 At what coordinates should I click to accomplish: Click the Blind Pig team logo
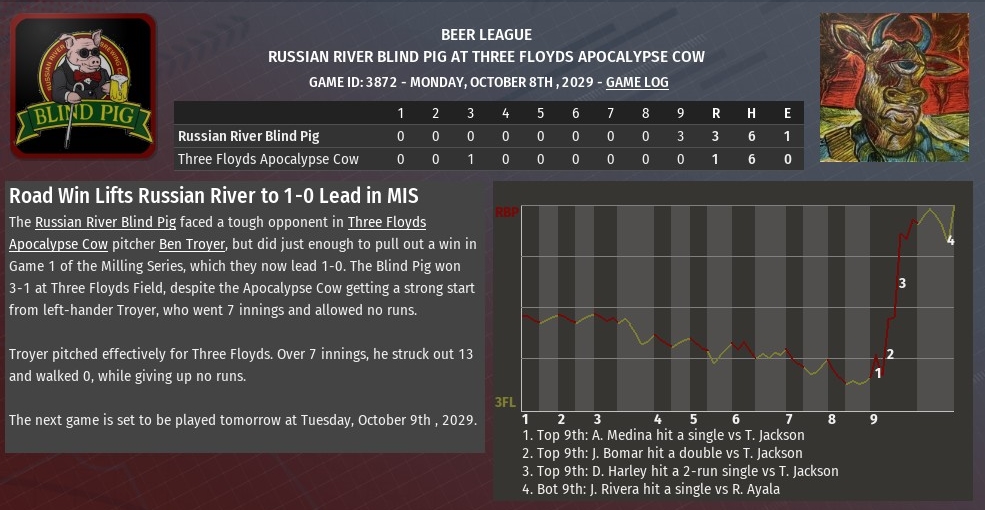84,86
